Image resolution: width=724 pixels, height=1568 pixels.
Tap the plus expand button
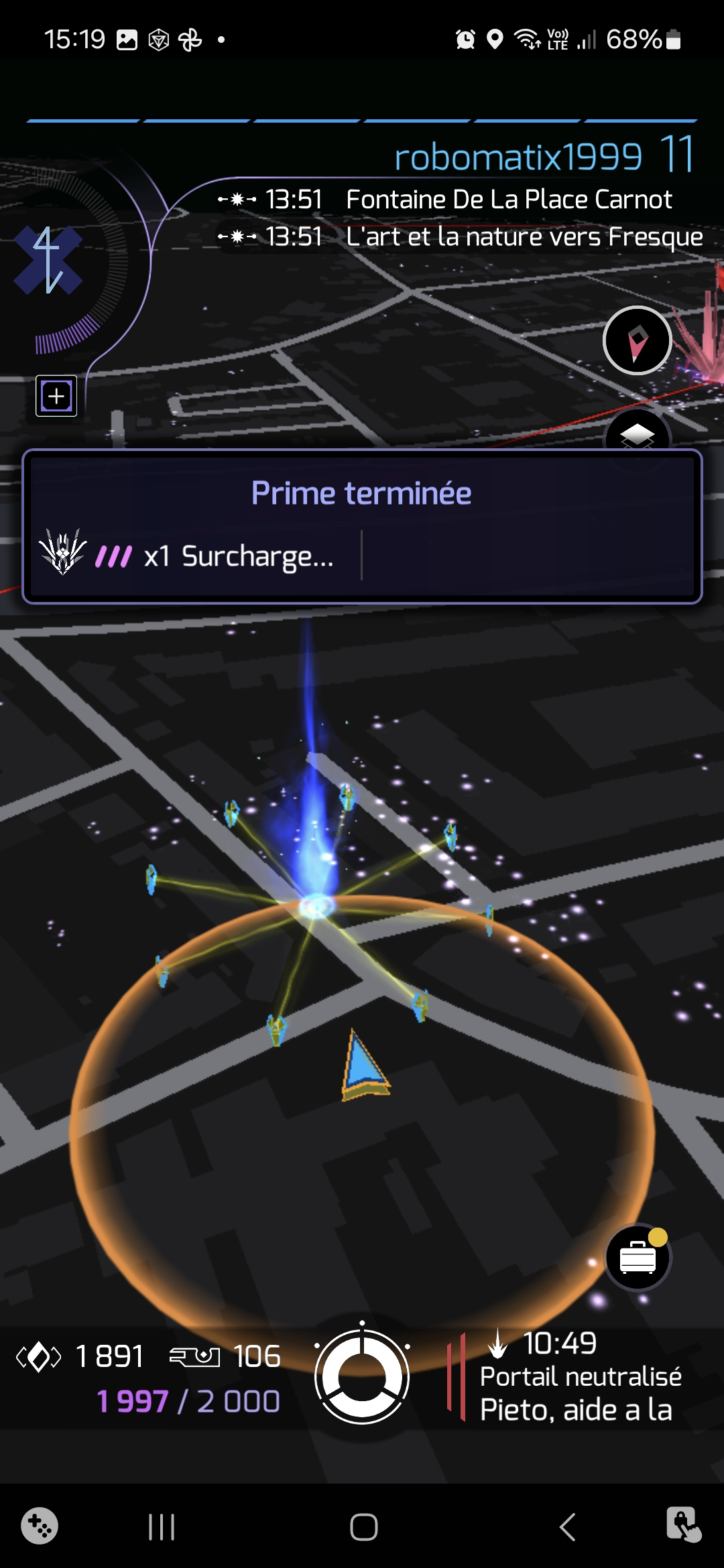click(56, 396)
